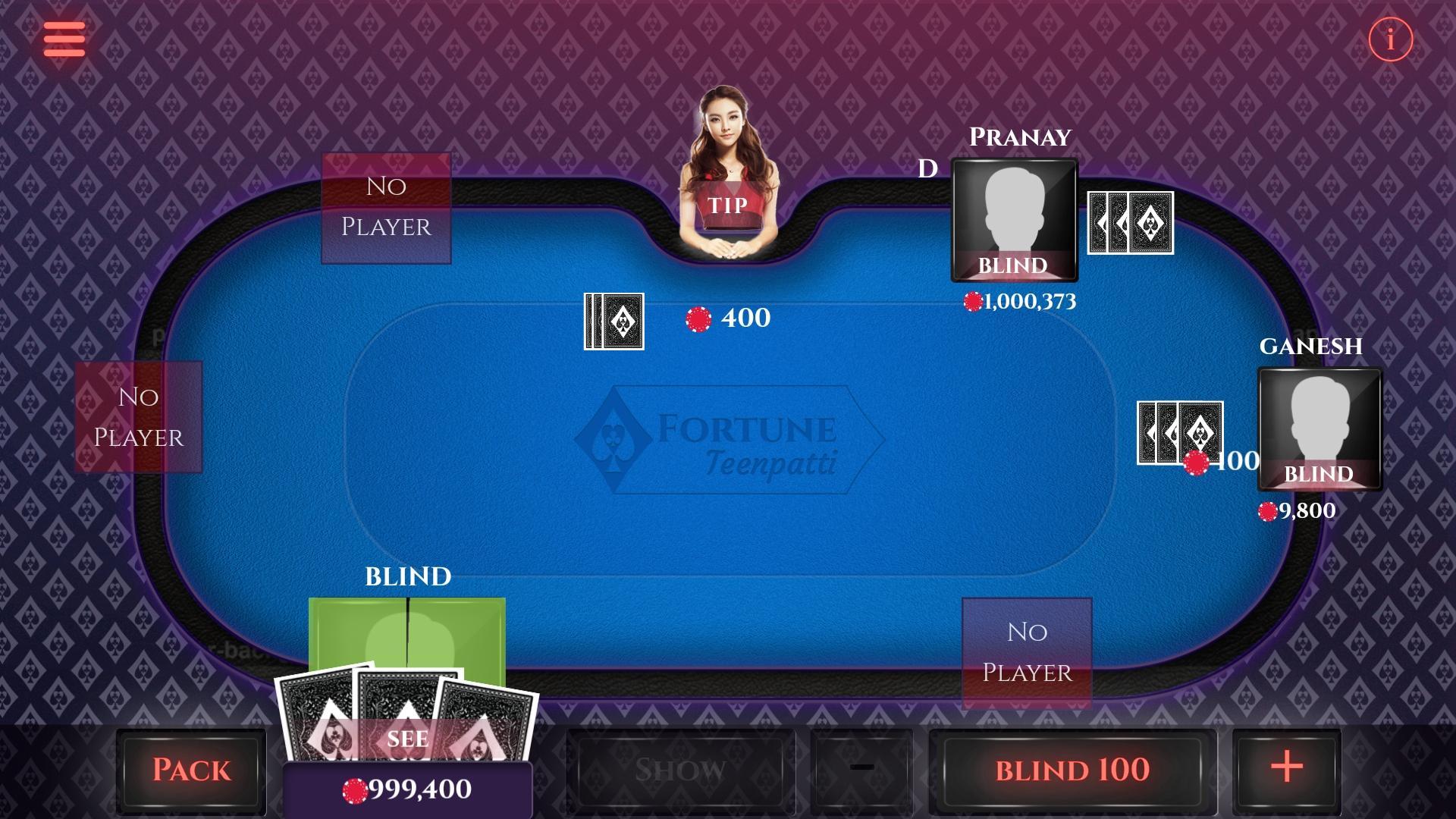Select the empty No Player seat top left
Image resolution: width=1456 pixels, height=819 pixels.
click(386, 207)
